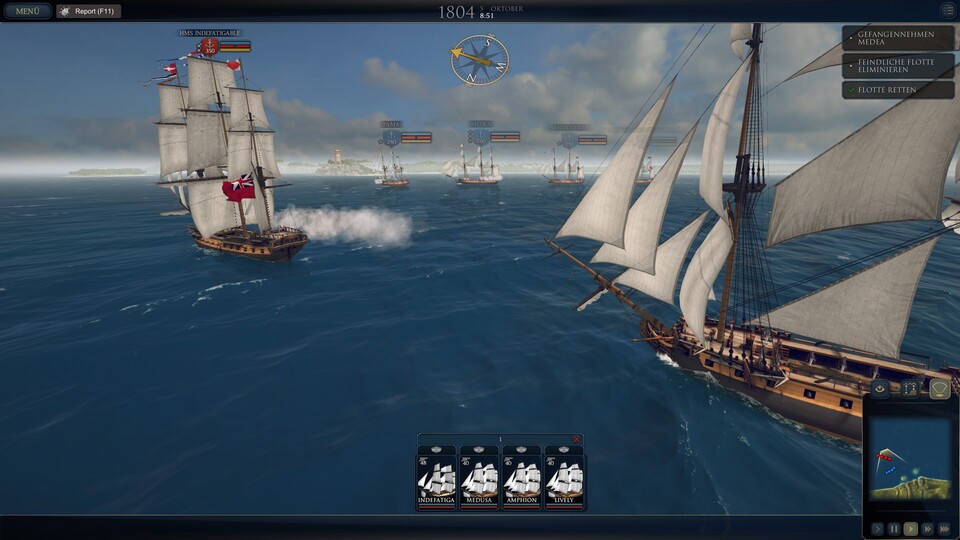Select the Indefatigable ship card
The image size is (960, 540).
tap(436, 478)
